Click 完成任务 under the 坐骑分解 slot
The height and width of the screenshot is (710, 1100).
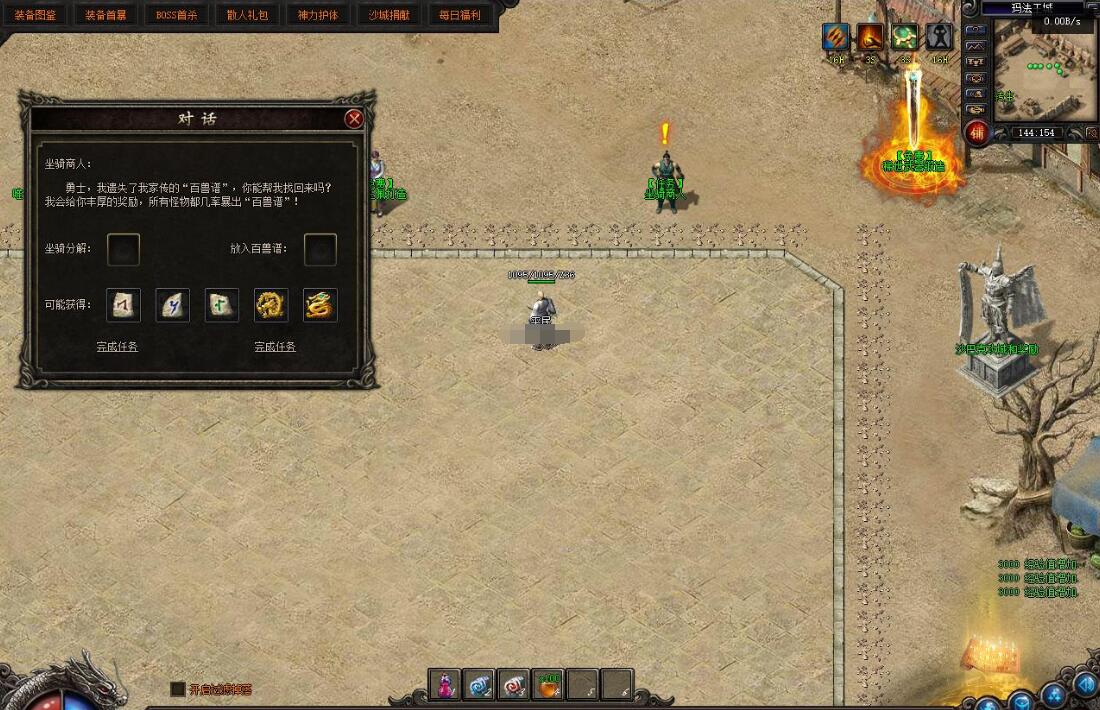click(117, 347)
